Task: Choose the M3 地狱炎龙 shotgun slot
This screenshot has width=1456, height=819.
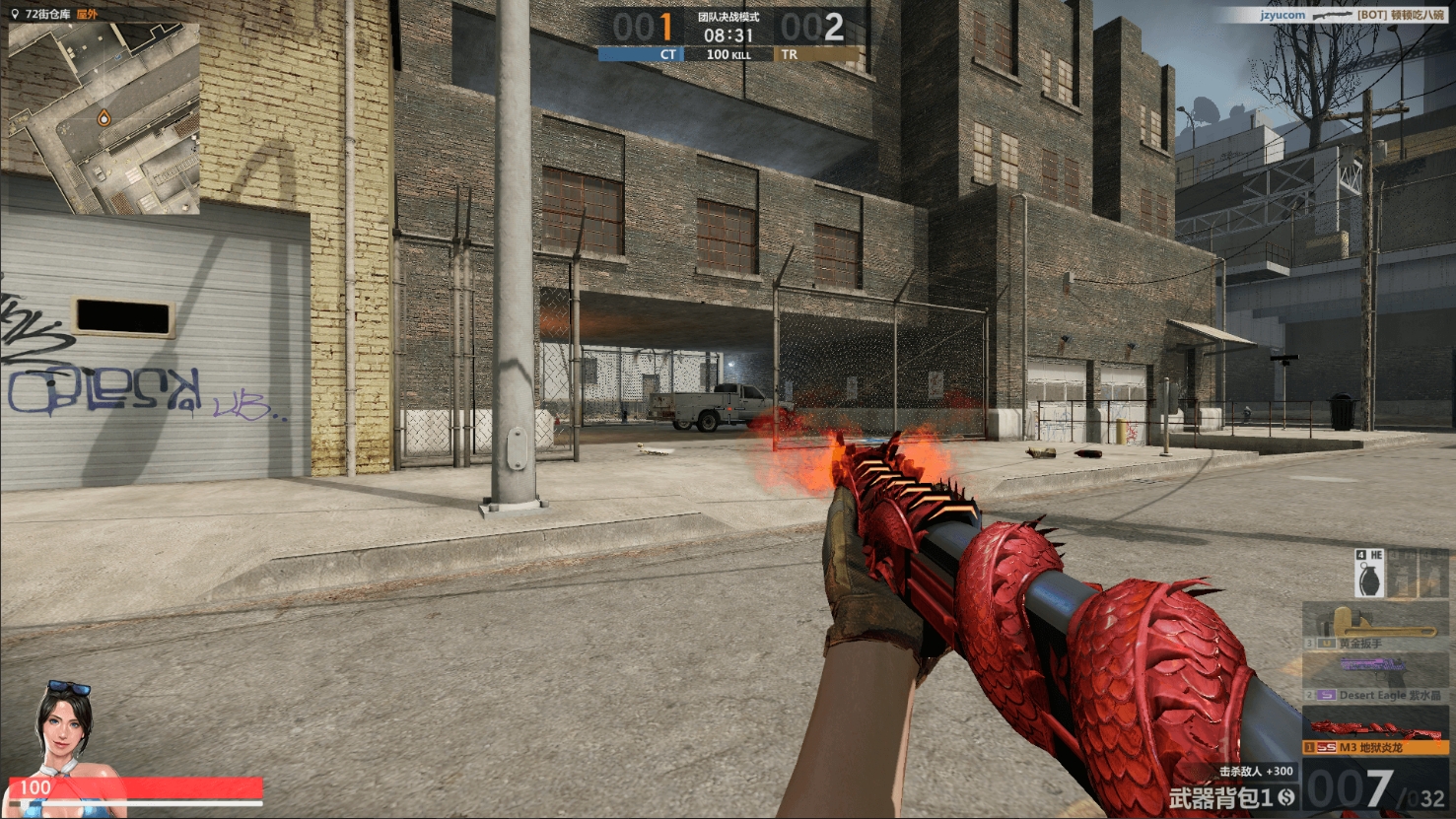Action: coord(1378,732)
